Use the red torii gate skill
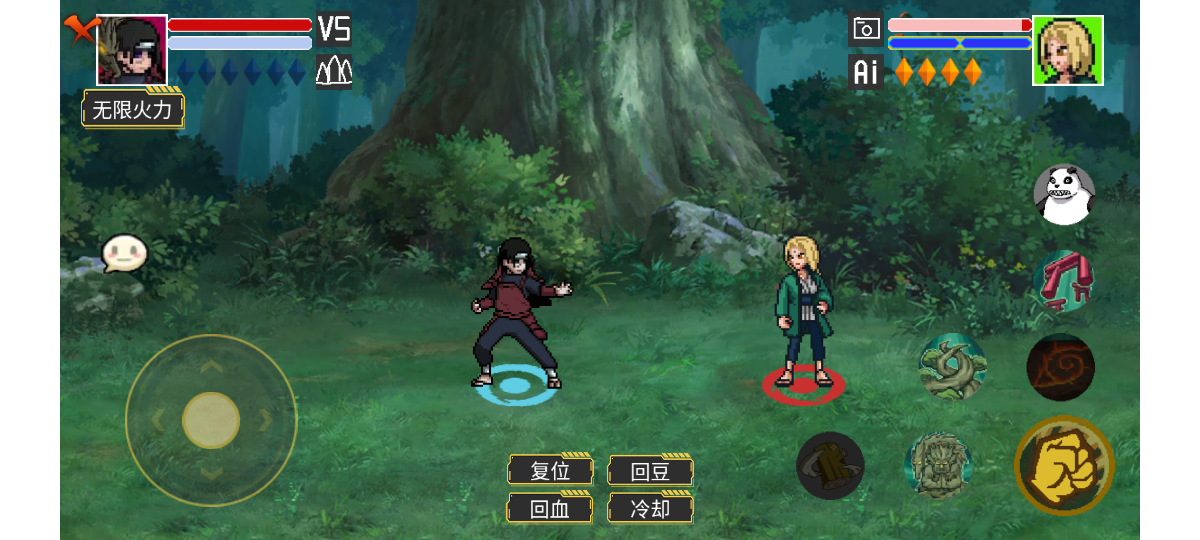The width and height of the screenshot is (1200, 540). [1063, 281]
